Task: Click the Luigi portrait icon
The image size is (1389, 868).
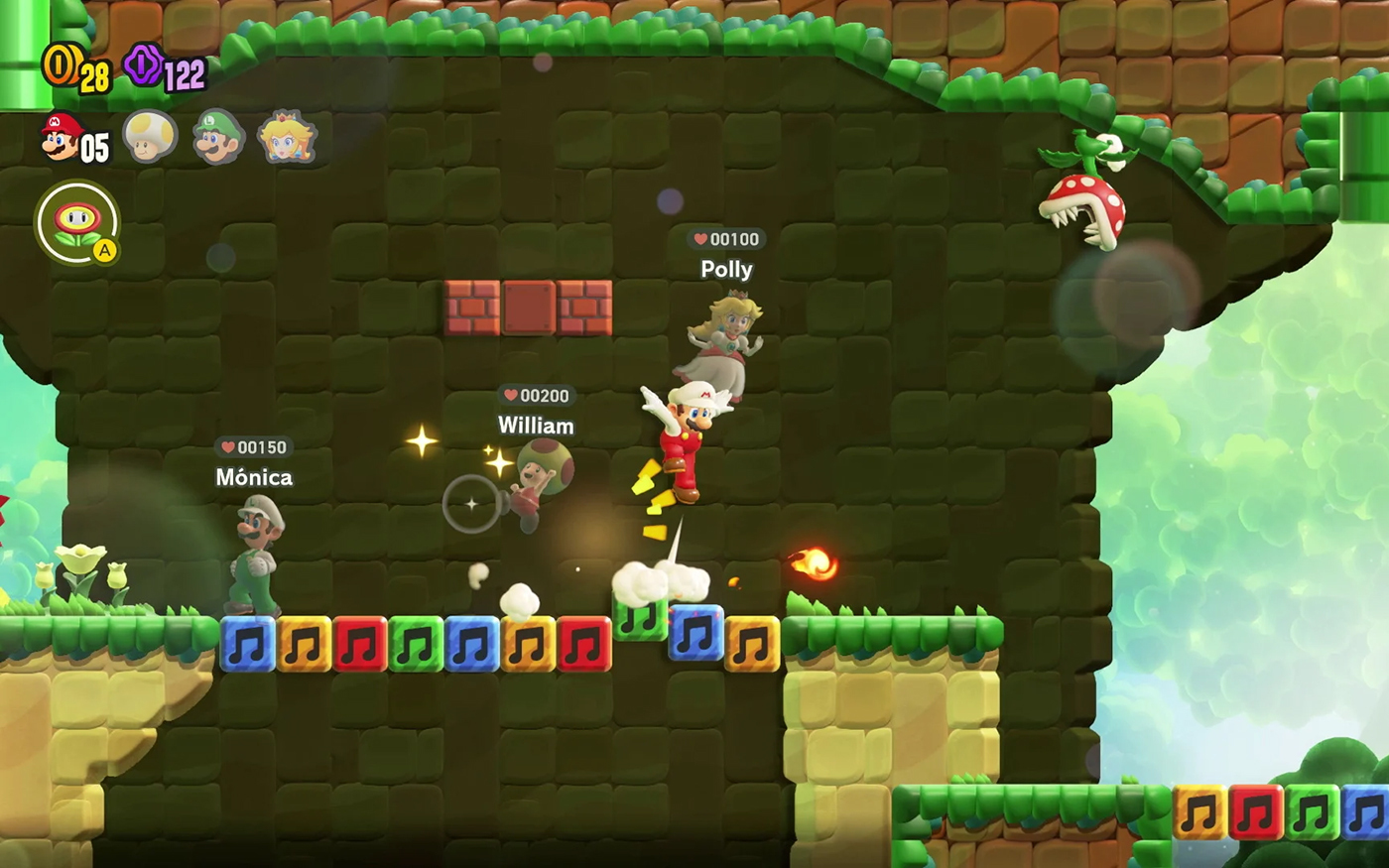Action: (217, 139)
